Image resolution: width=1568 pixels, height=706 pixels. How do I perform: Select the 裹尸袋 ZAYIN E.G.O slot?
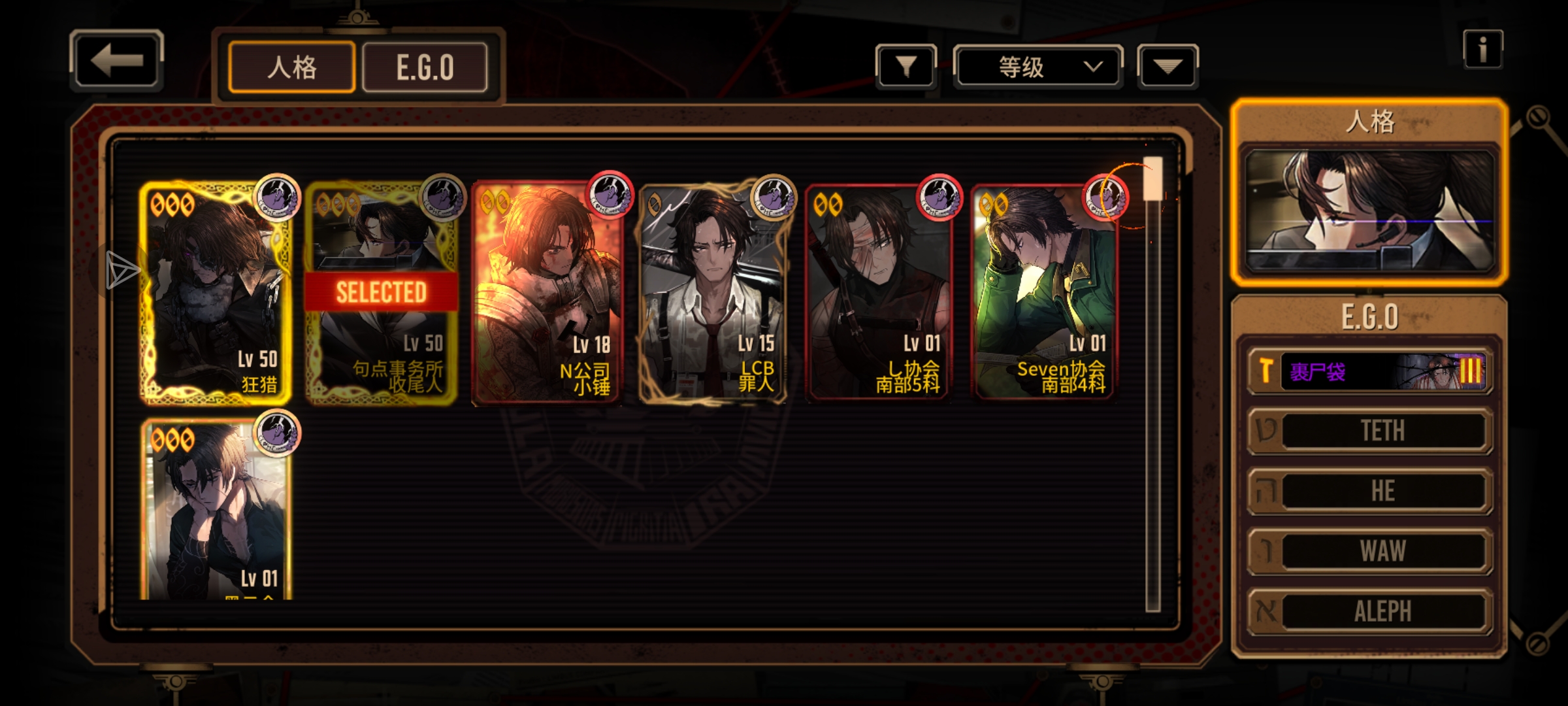(1371, 371)
